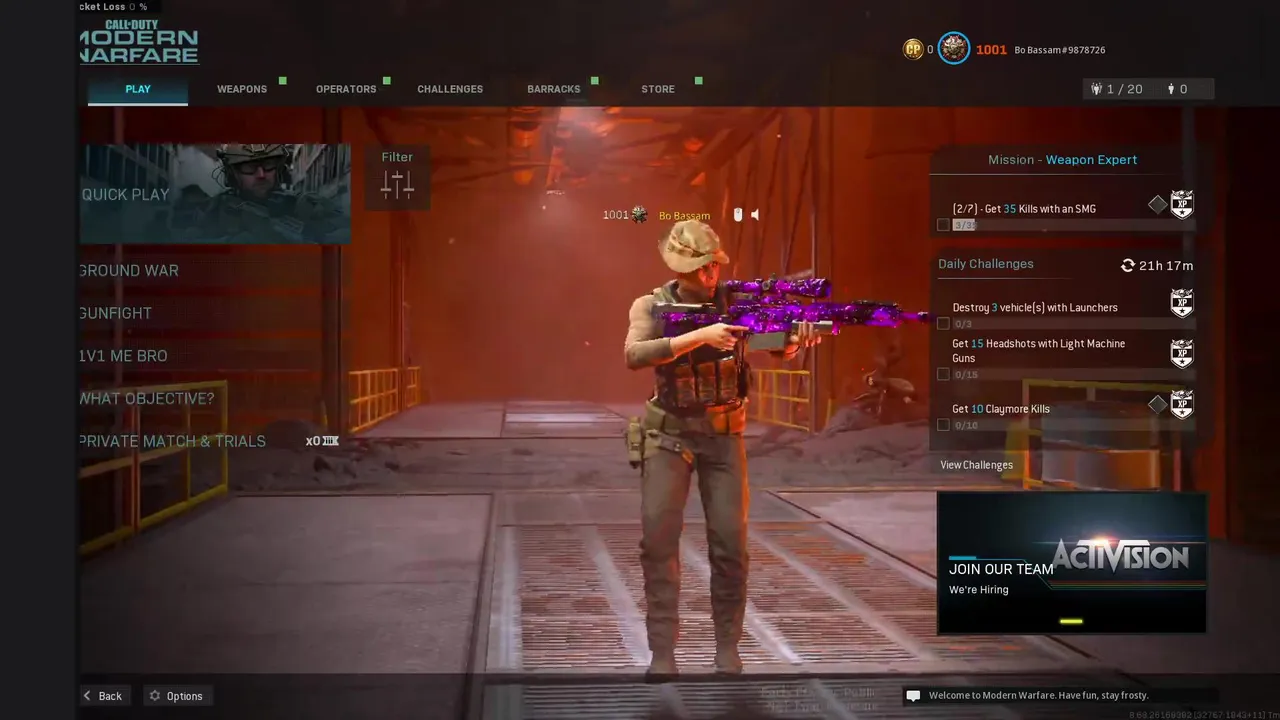Open the Operators tab
Image resolution: width=1280 pixels, height=720 pixels.
click(346, 89)
